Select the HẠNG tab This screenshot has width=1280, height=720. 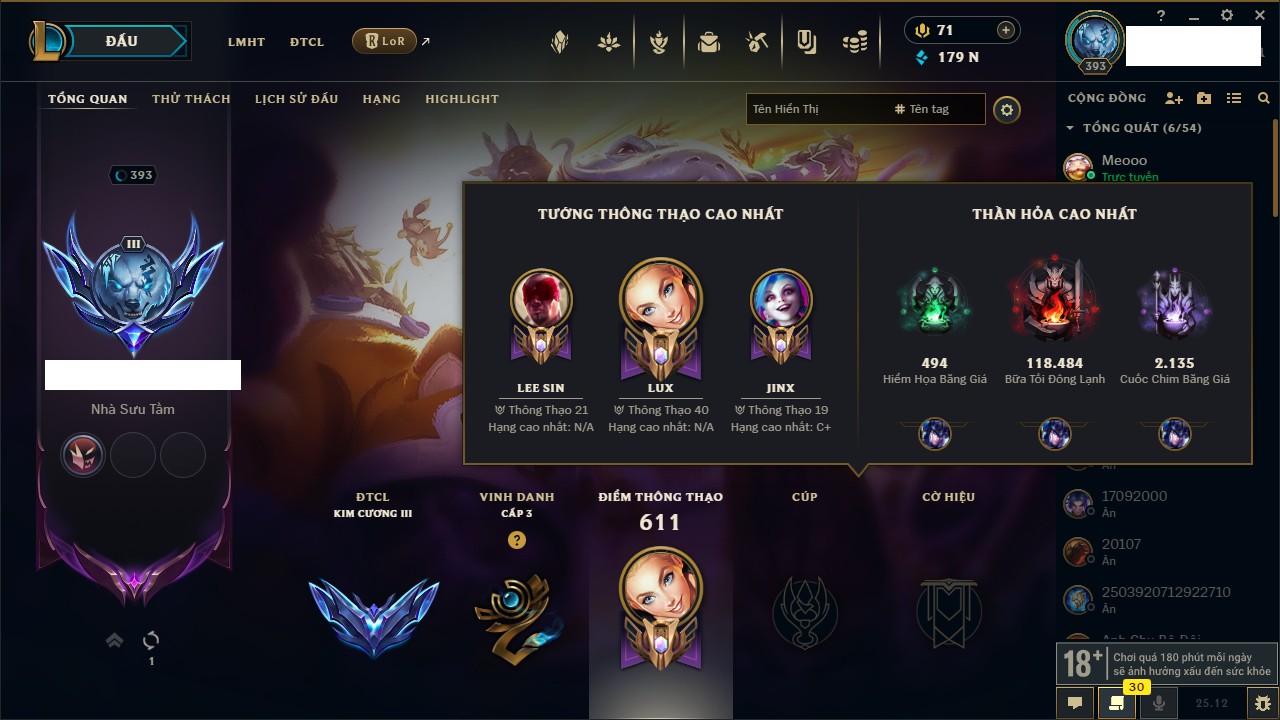[x=381, y=99]
